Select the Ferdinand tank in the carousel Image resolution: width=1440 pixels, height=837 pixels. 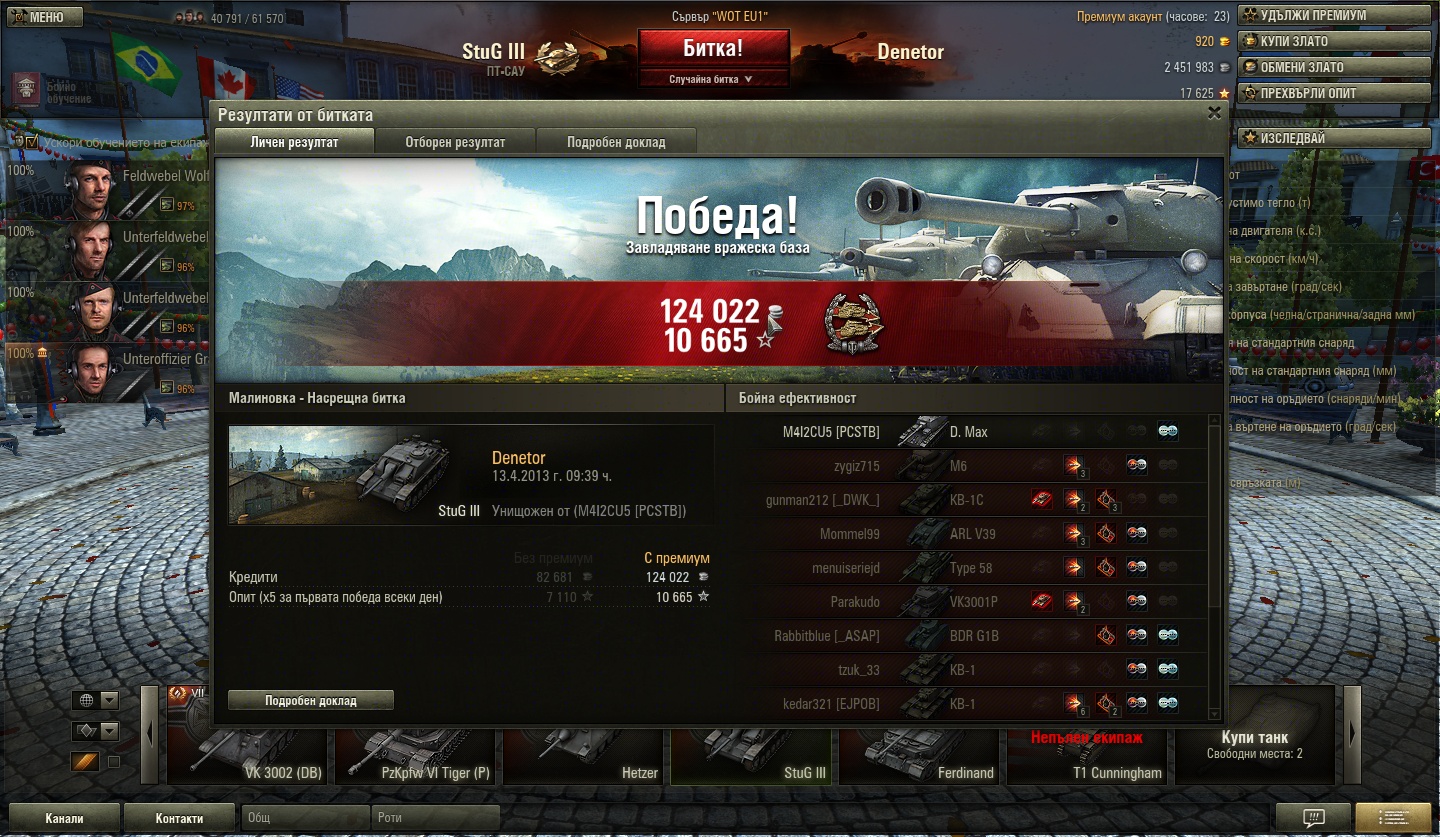(922, 755)
